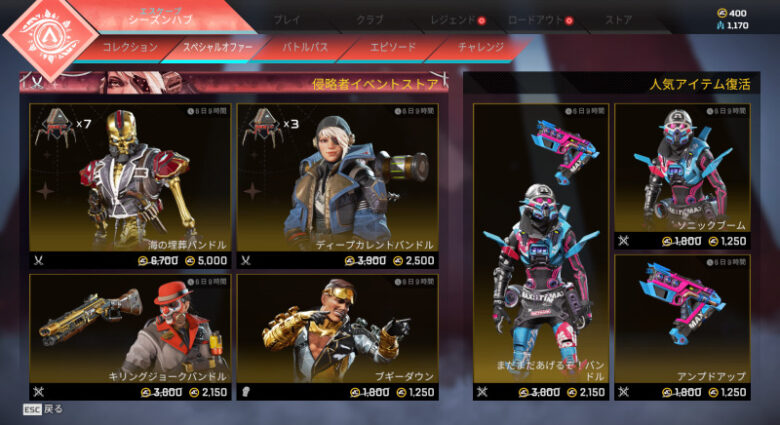Screen dimensions: 780x425
Task: Open the キリングジョークバンドル offer
Action: coord(130,337)
